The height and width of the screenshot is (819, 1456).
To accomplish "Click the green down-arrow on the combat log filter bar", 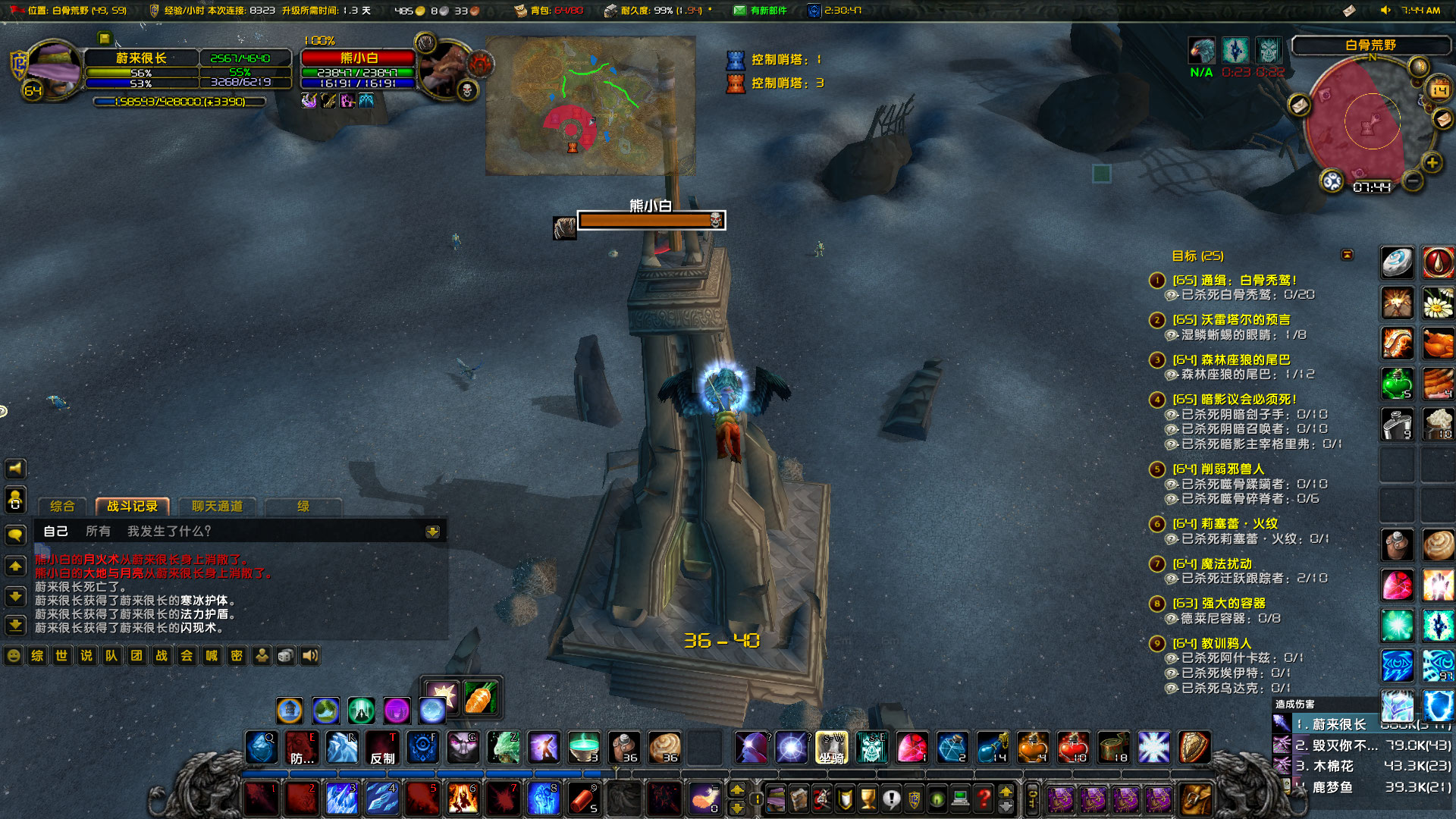I will click(x=432, y=532).
